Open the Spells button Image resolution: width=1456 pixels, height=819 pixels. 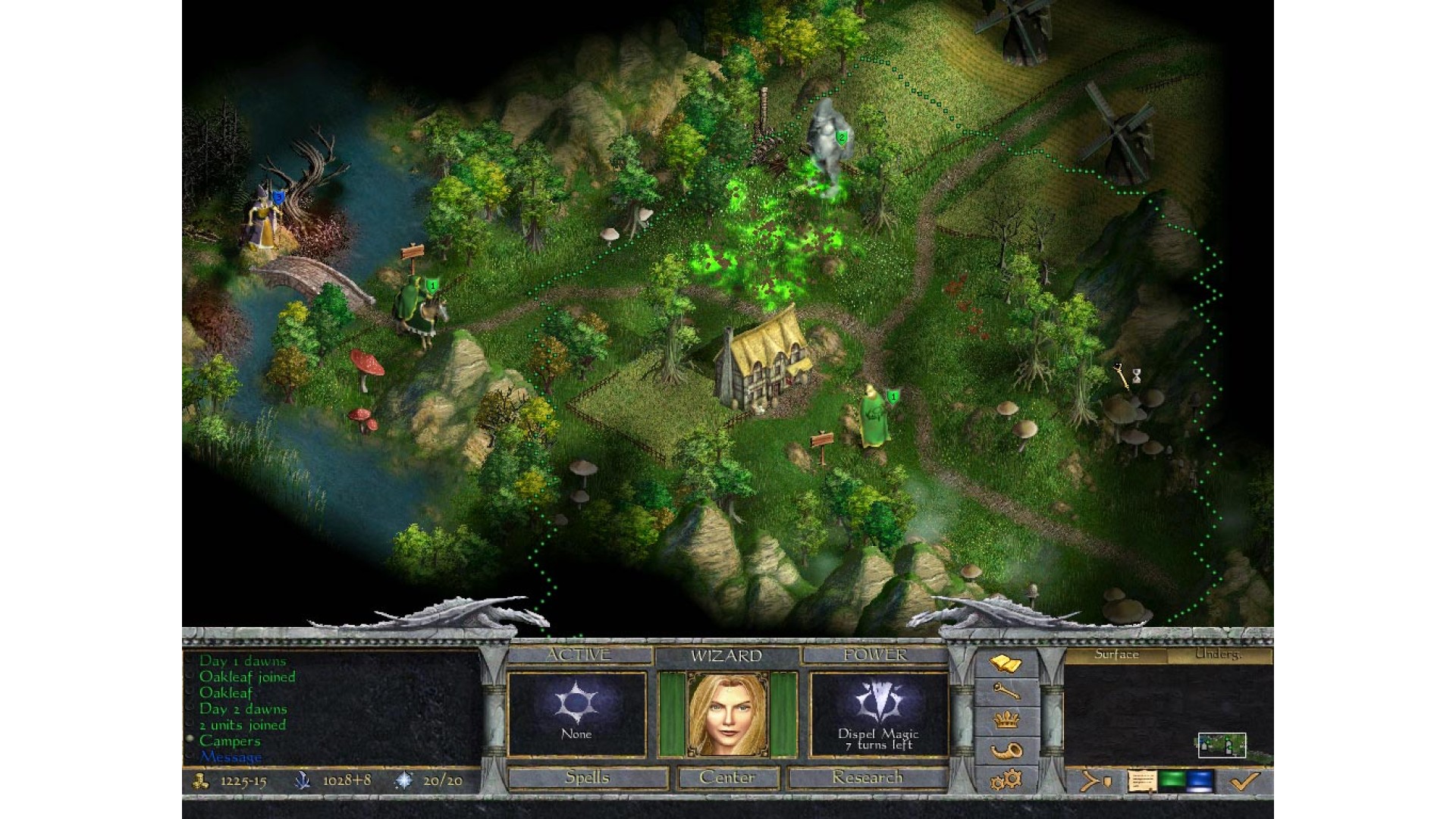click(588, 777)
